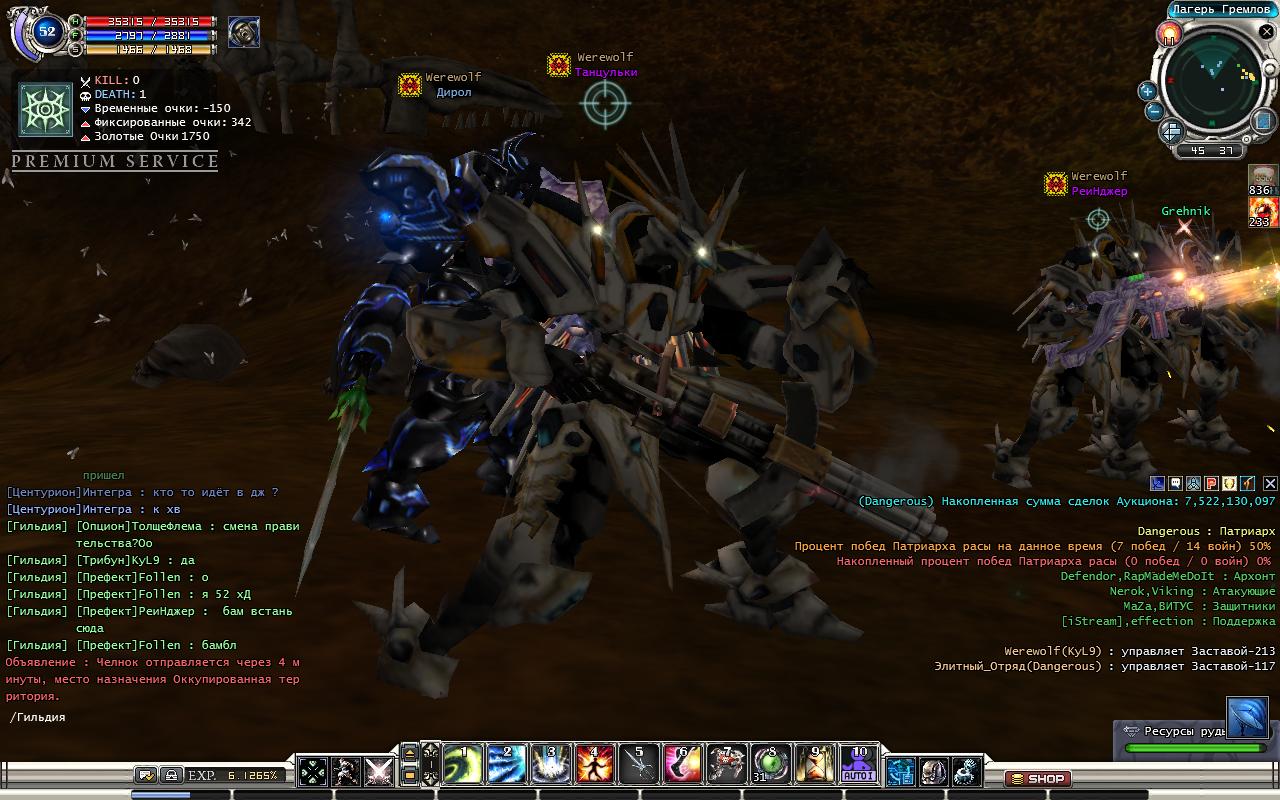
Task: Activate the green swirl skill in slot 1
Action: (x=462, y=765)
